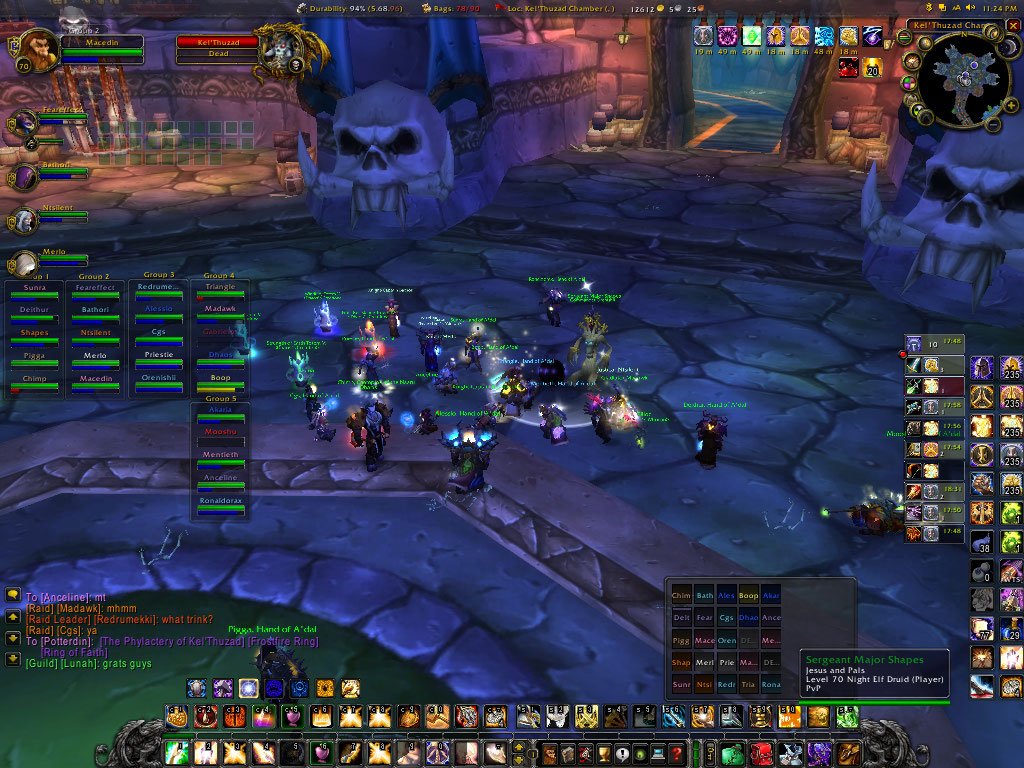1024x768 pixels.
Task: Select the Ntsilent party portrait
Action: [x=24, y=220]
